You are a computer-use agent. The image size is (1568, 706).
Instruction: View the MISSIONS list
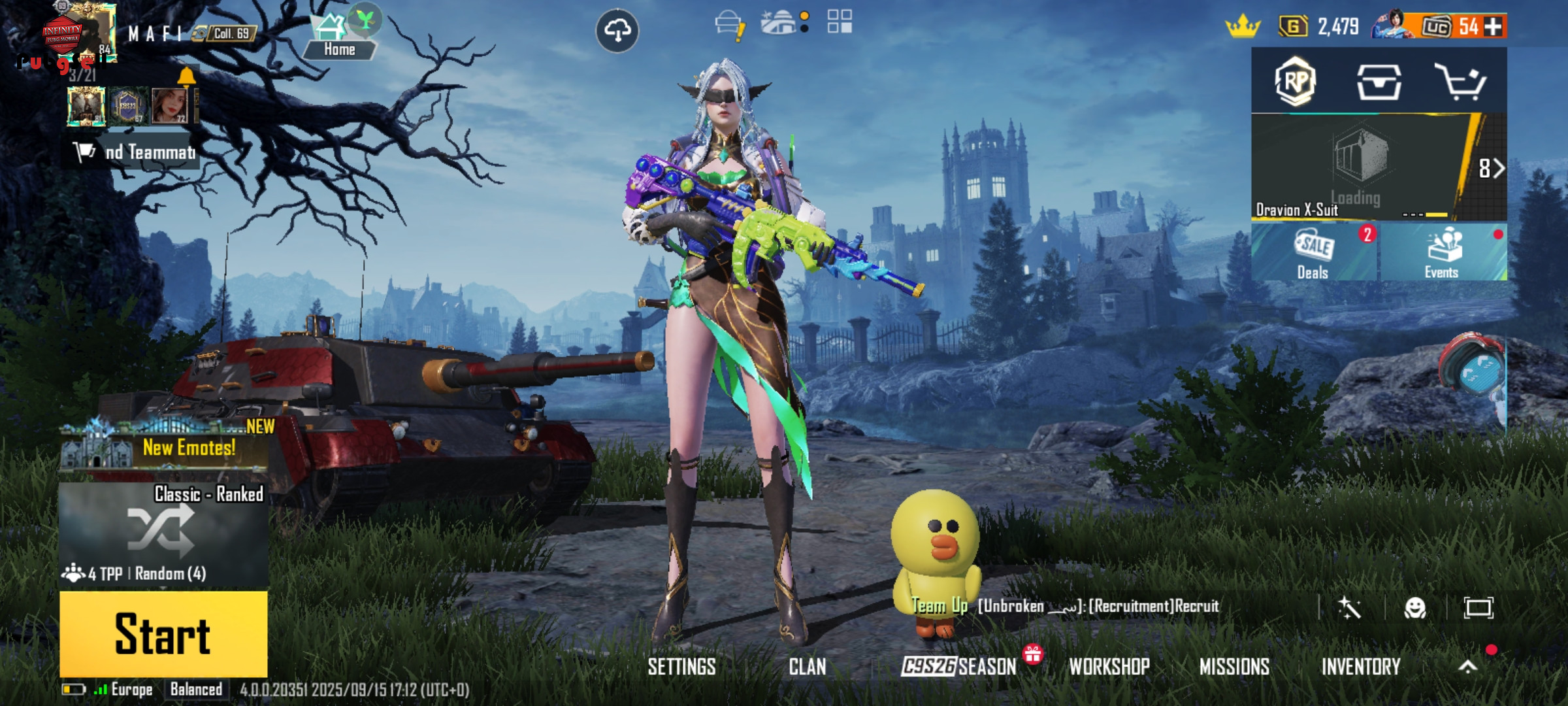coord(1234,667)
